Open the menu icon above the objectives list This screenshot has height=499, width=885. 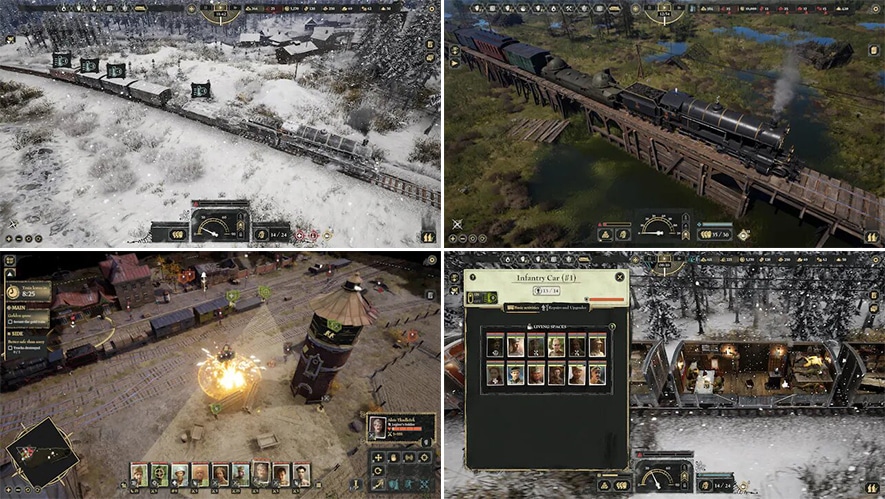(x=10, y=261)
